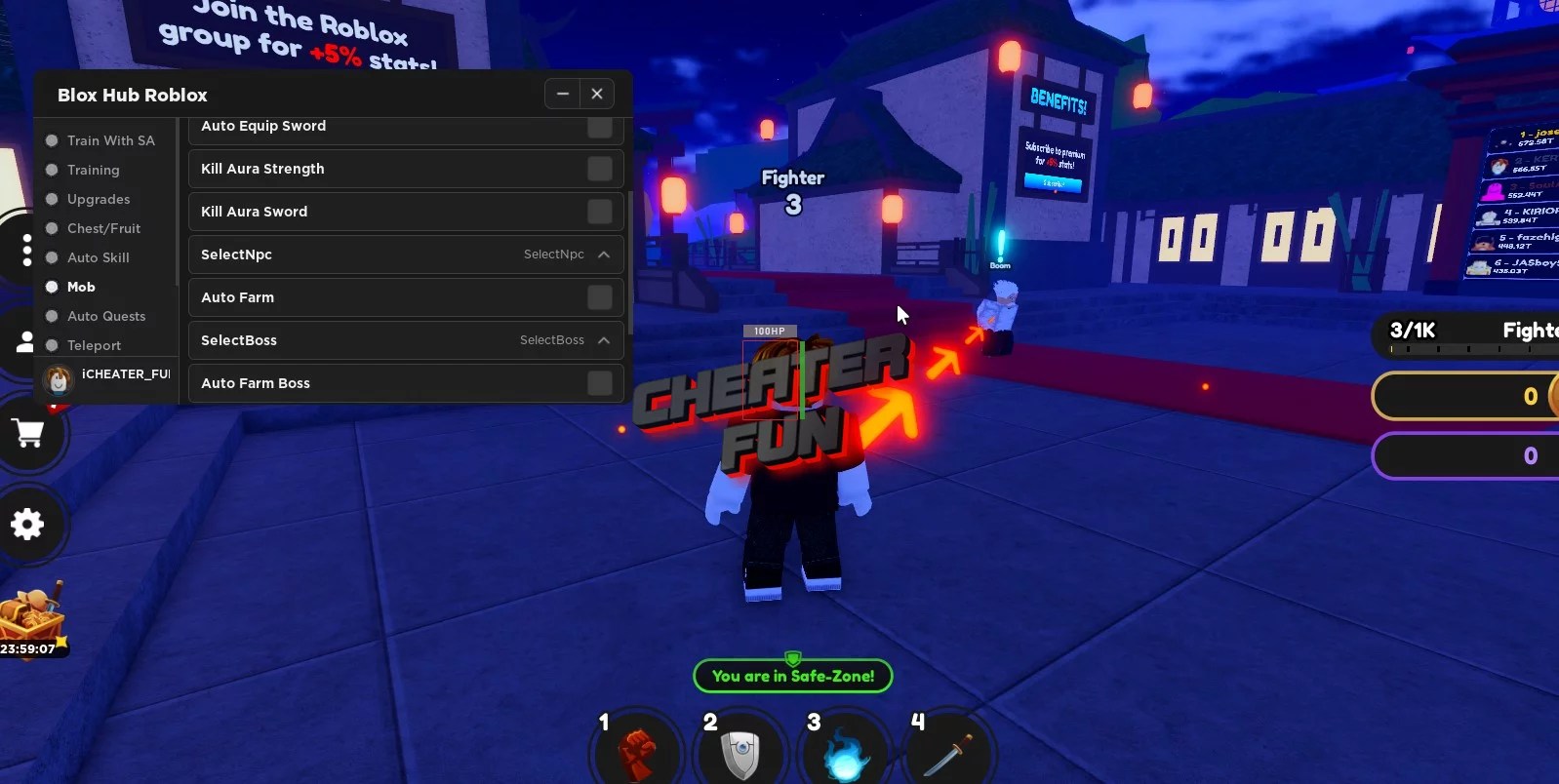Use the blue flame skill in slot 3

(845, 751)
